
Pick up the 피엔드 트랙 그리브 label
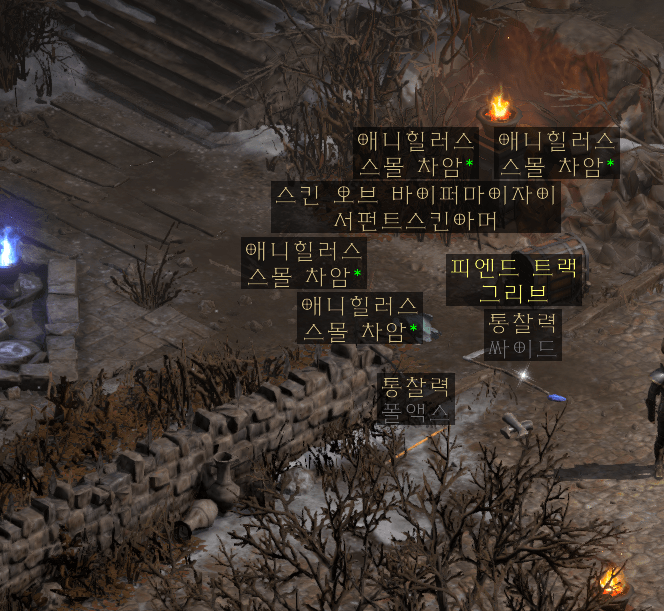(x=513, y=280)
